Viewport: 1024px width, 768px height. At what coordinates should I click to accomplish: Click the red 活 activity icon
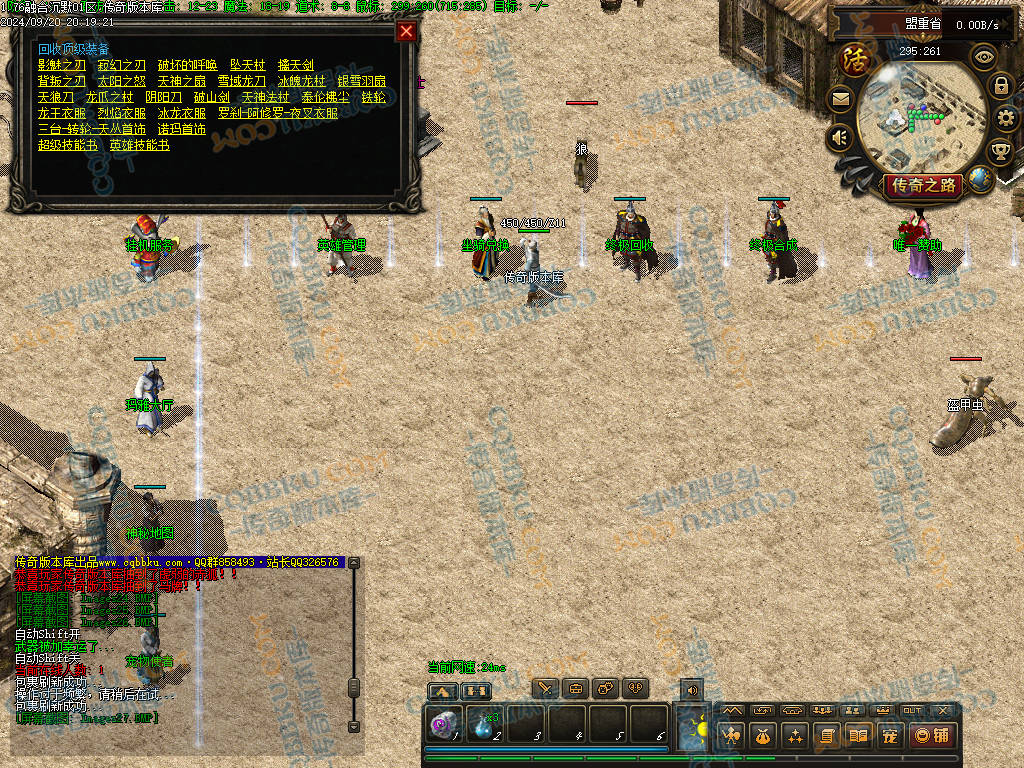tap(855, 59)
